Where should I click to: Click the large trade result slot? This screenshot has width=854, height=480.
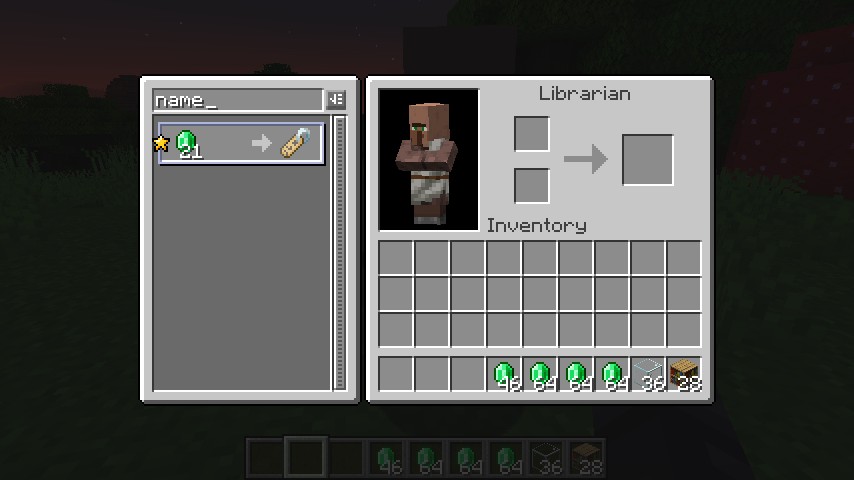coord(648,160)
